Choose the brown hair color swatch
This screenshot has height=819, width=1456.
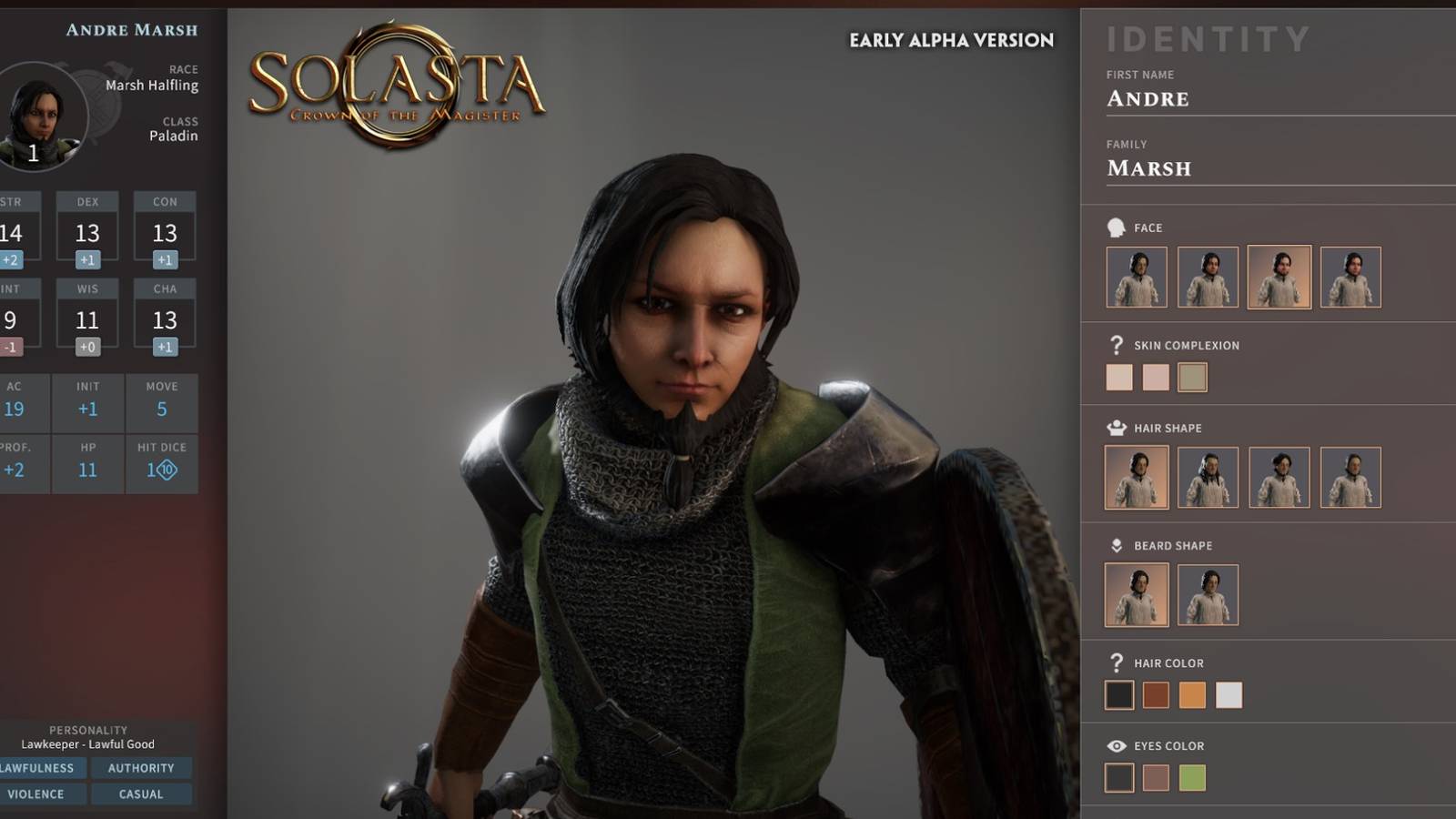click(1156, 695)
